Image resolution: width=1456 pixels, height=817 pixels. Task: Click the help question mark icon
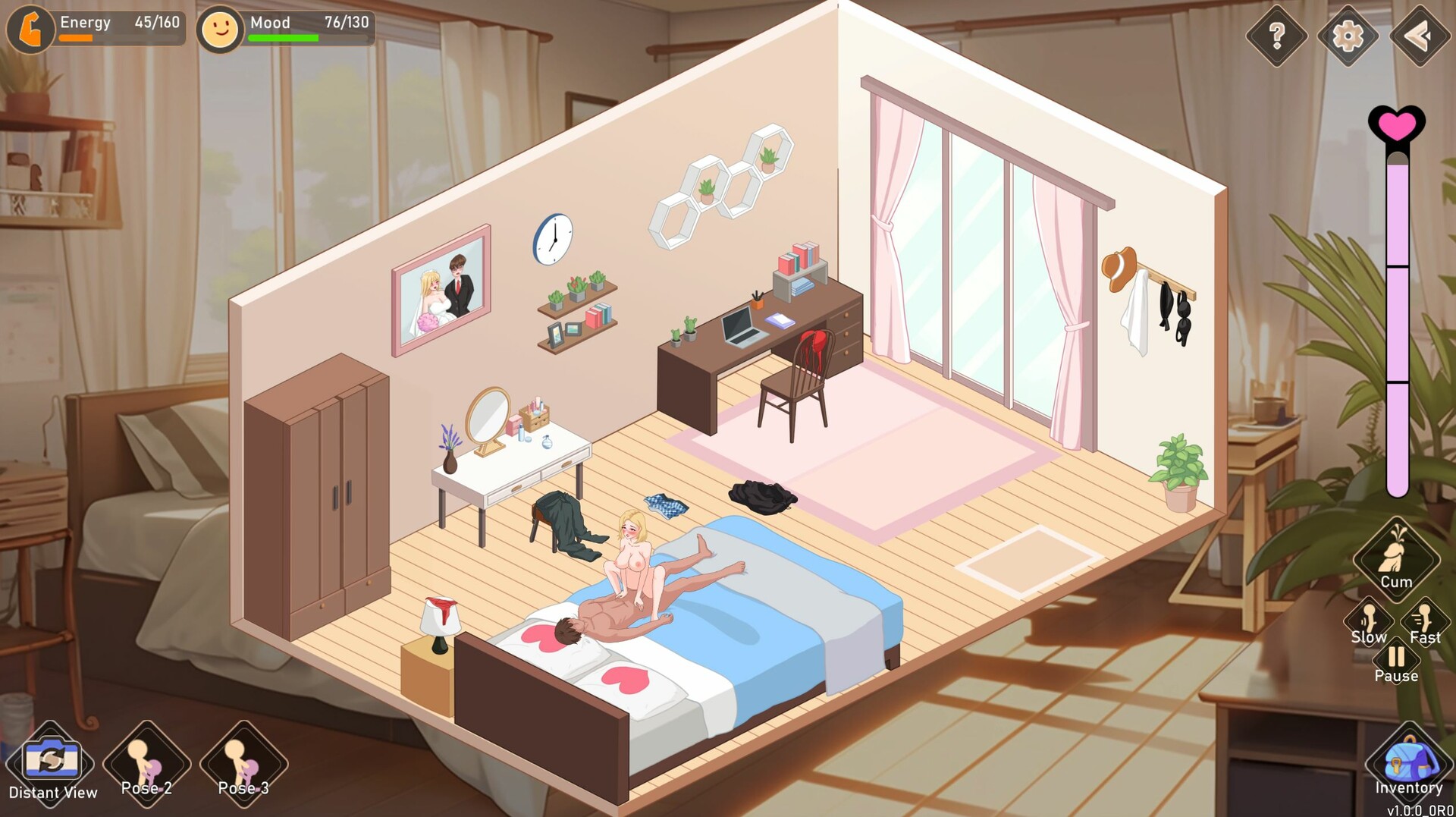(1279, 33)
